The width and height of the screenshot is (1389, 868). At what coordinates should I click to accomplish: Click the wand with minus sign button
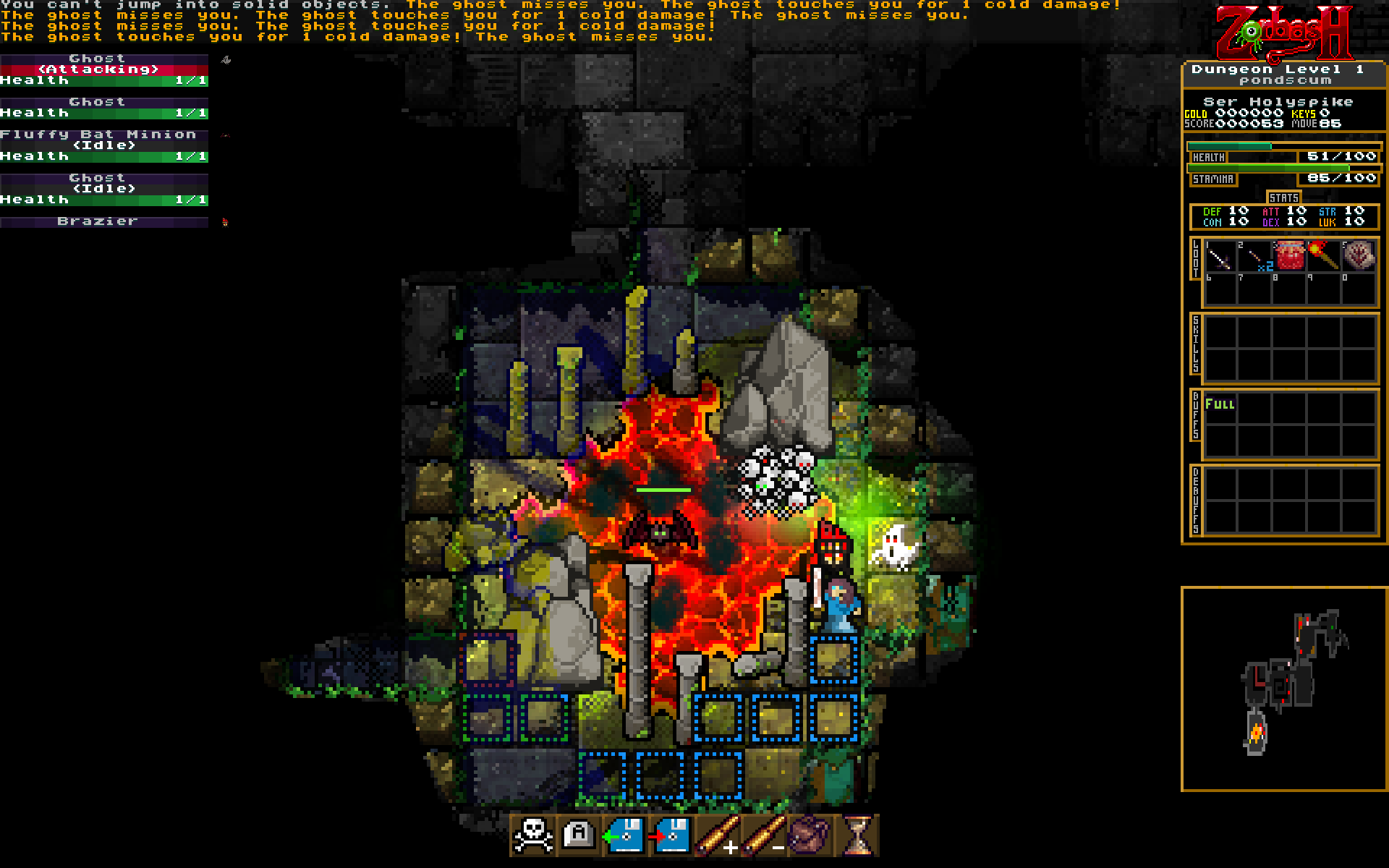tap(763, 835)
